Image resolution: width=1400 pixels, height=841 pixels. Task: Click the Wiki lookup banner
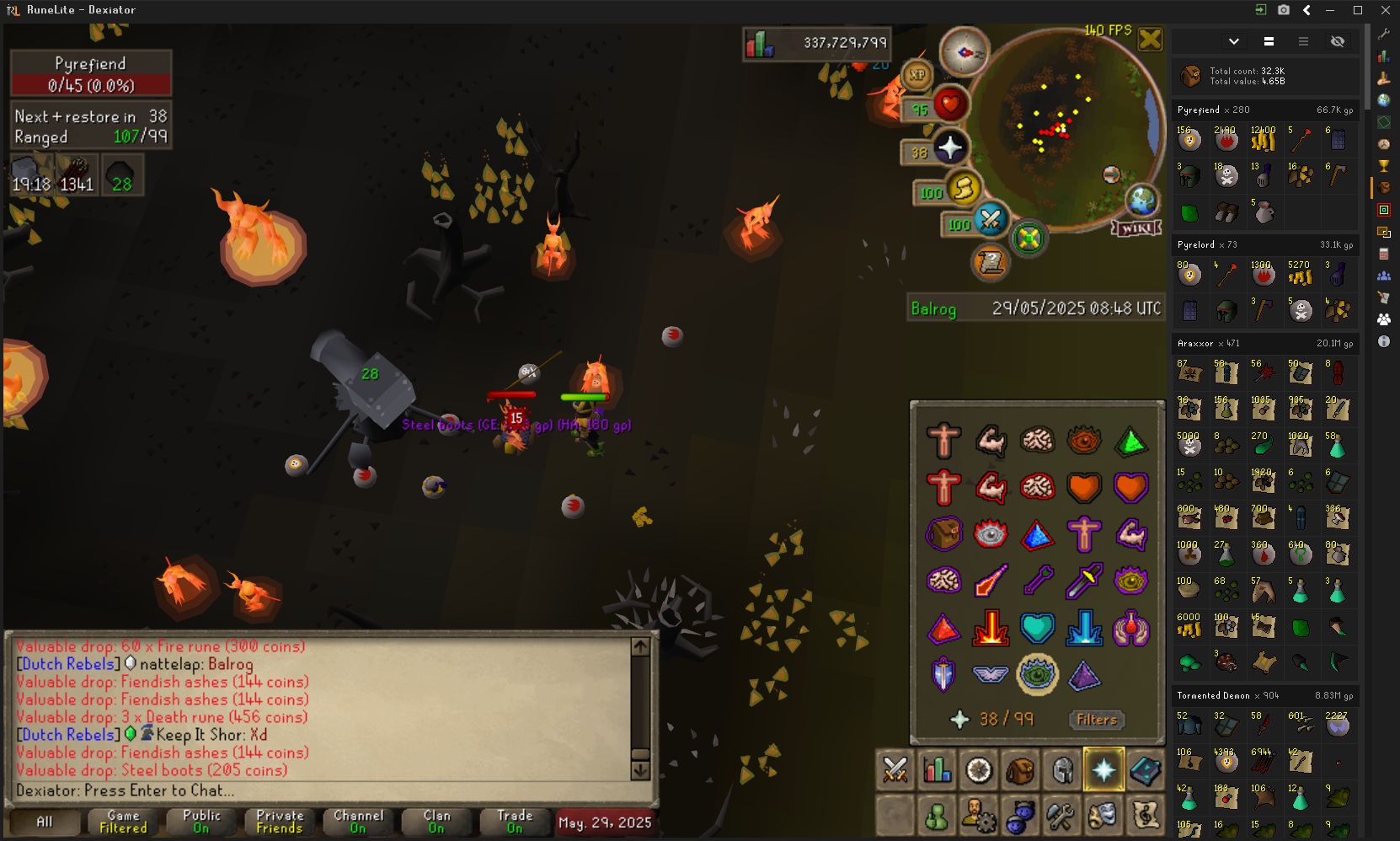pos(1136,228)
